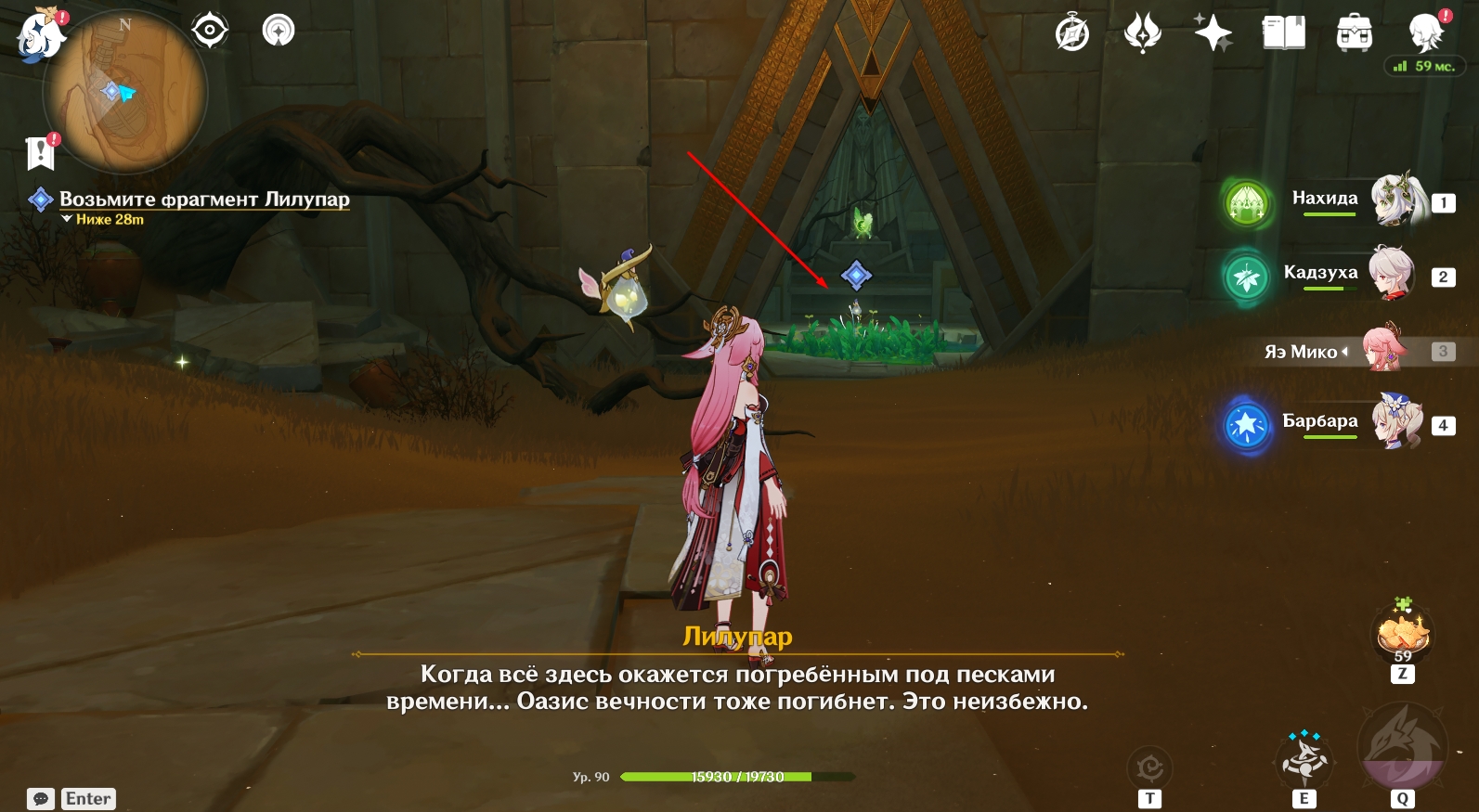Open the backpack inventory
The image size is (1479, 812).
[1355, 34]
